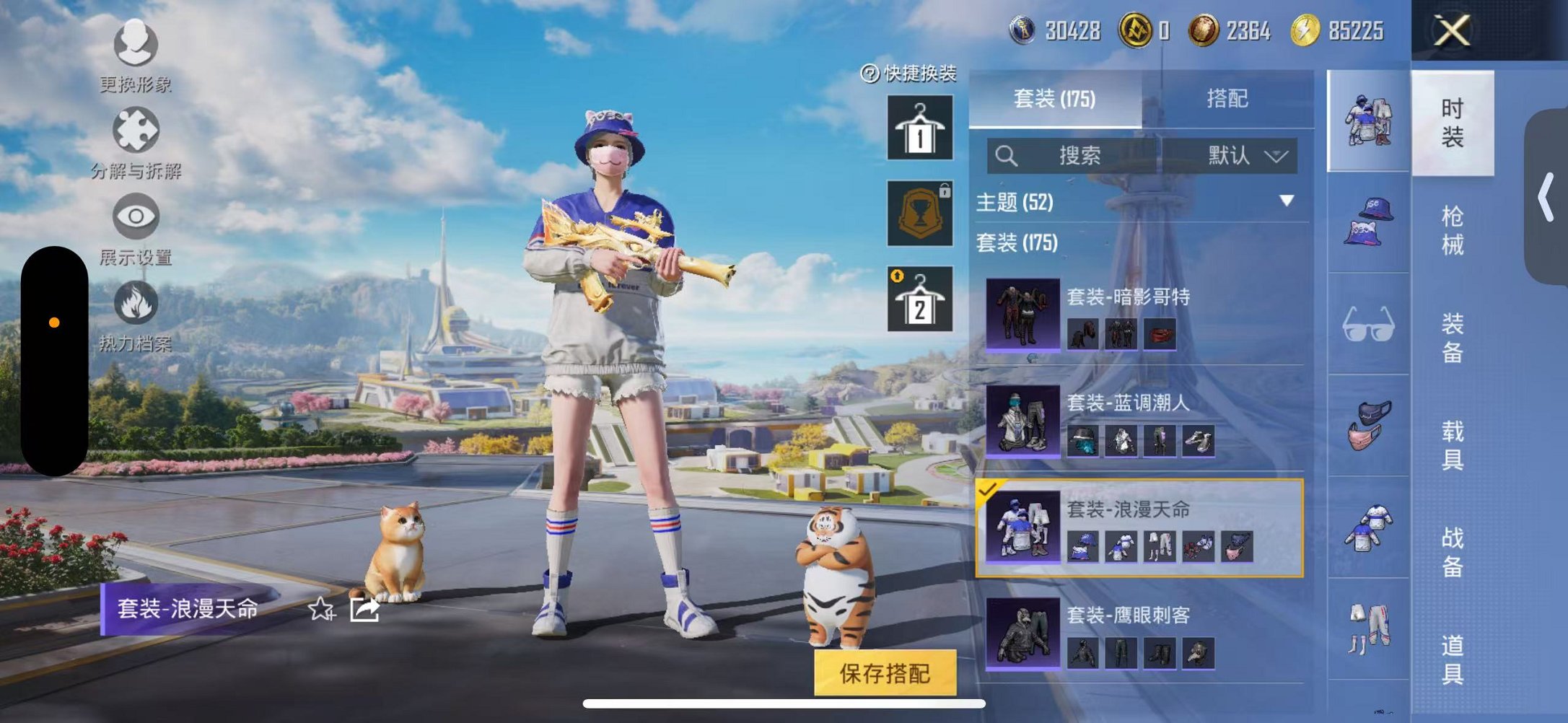The height and width of the screenshot is (723, 1568).
Task: Open the 默认 sort dropdown
Action: coord(1245,156)
